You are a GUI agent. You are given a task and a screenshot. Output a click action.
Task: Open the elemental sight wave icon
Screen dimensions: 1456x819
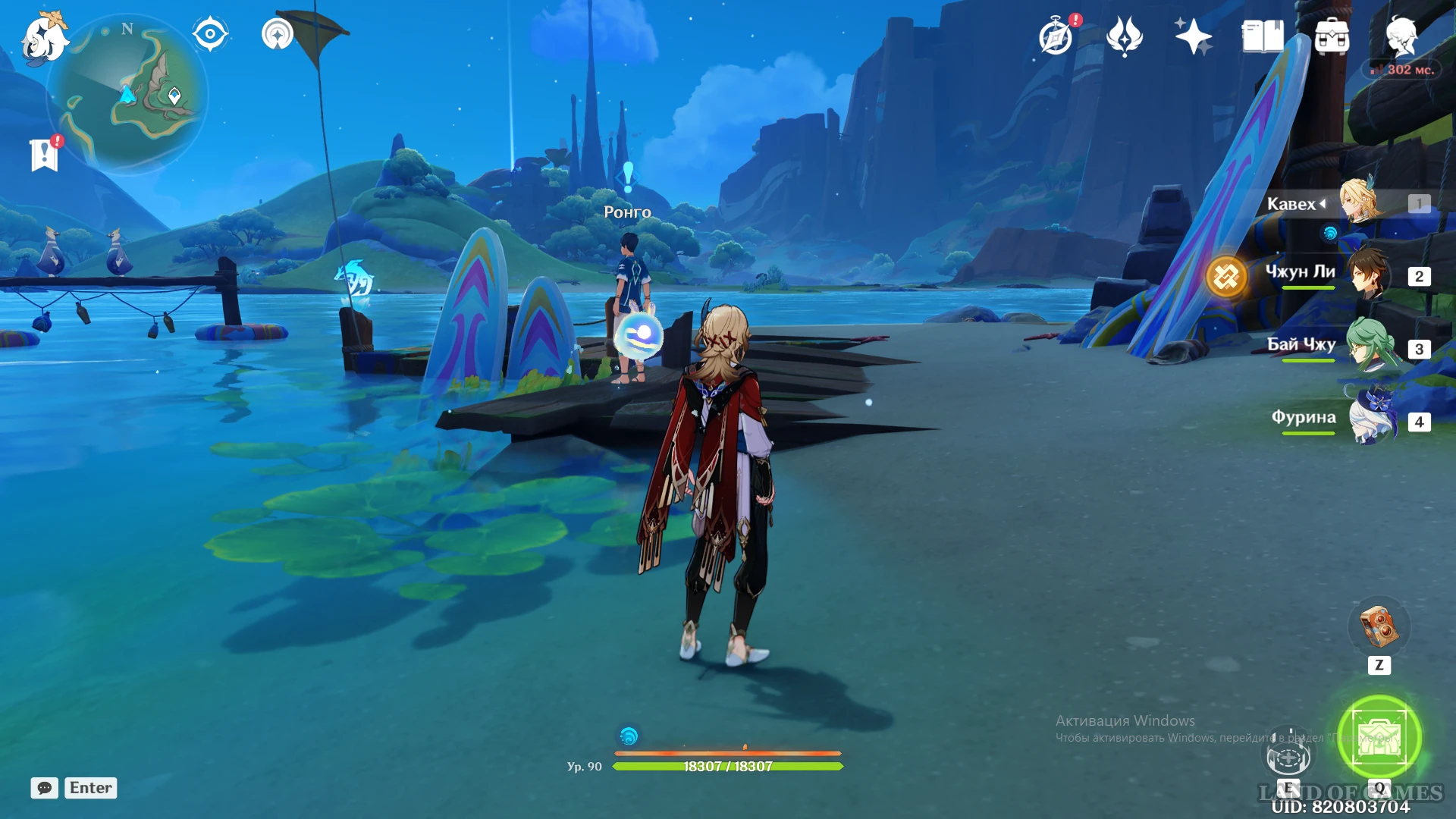278,34
